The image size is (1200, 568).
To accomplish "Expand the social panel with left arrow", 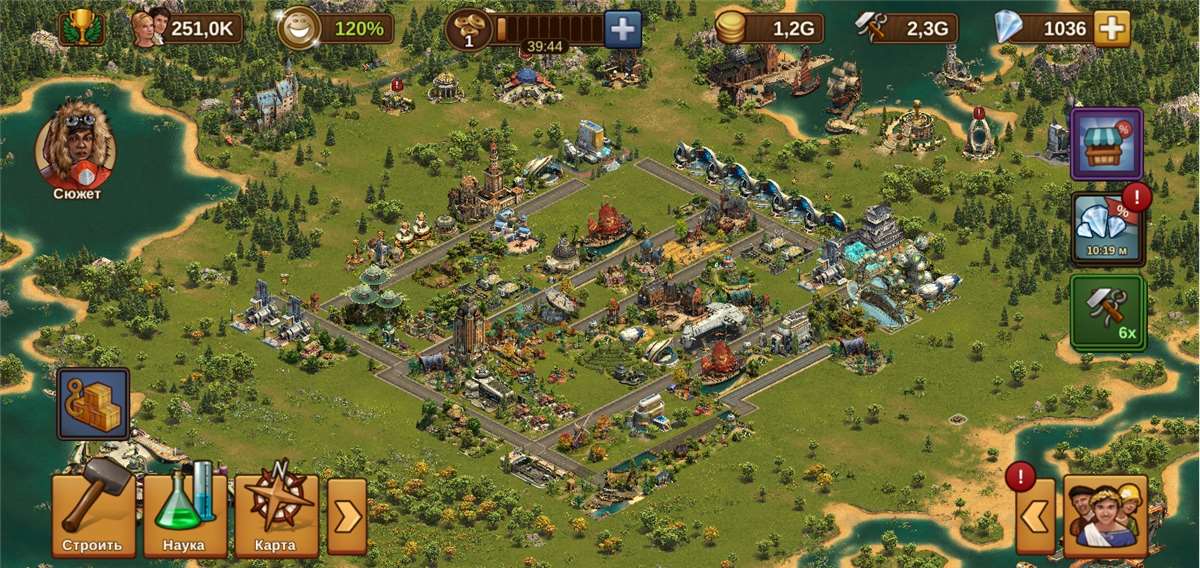I will point(1035,516).
